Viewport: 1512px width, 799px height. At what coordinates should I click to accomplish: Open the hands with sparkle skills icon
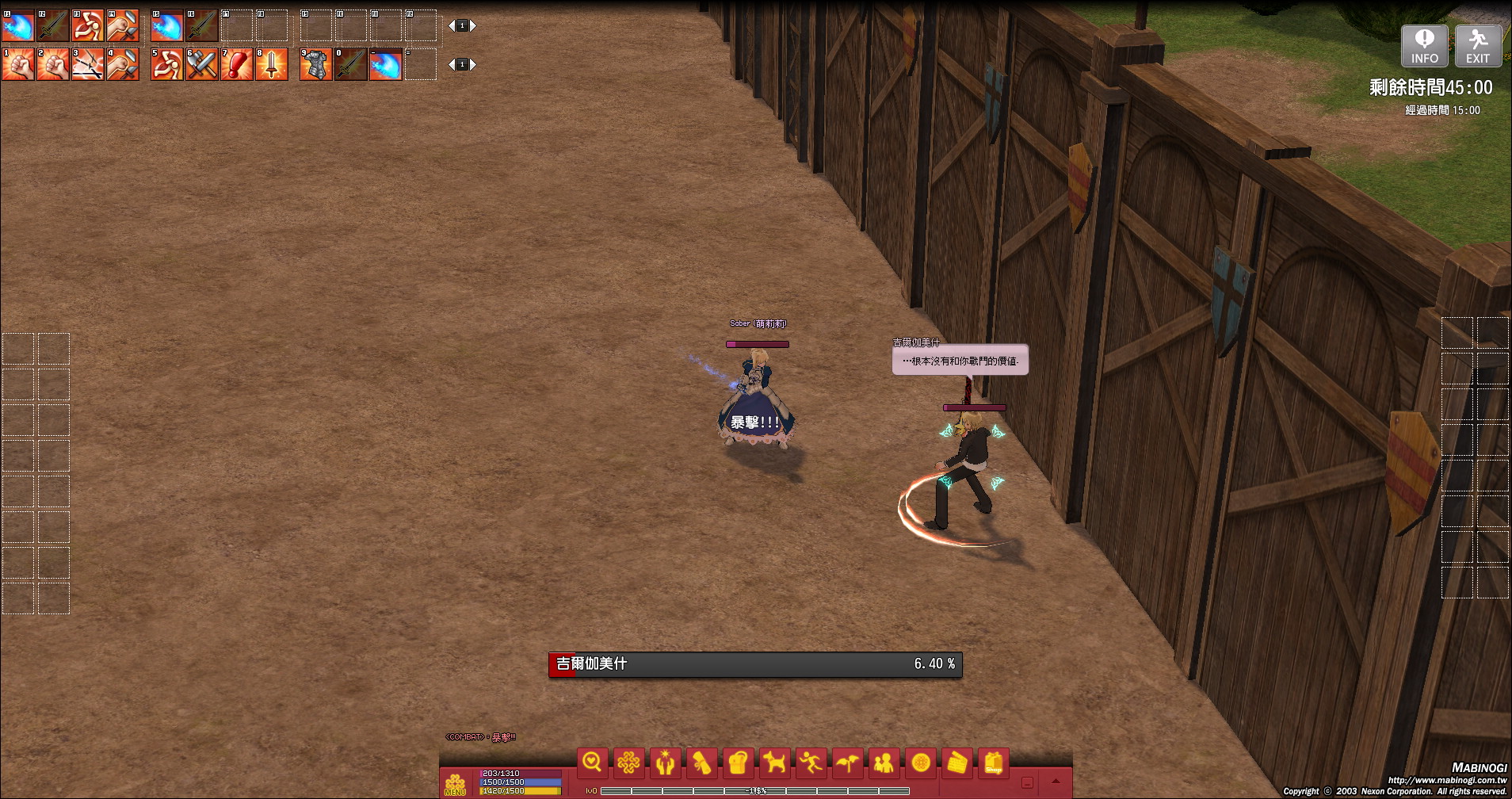pos(665,763)
